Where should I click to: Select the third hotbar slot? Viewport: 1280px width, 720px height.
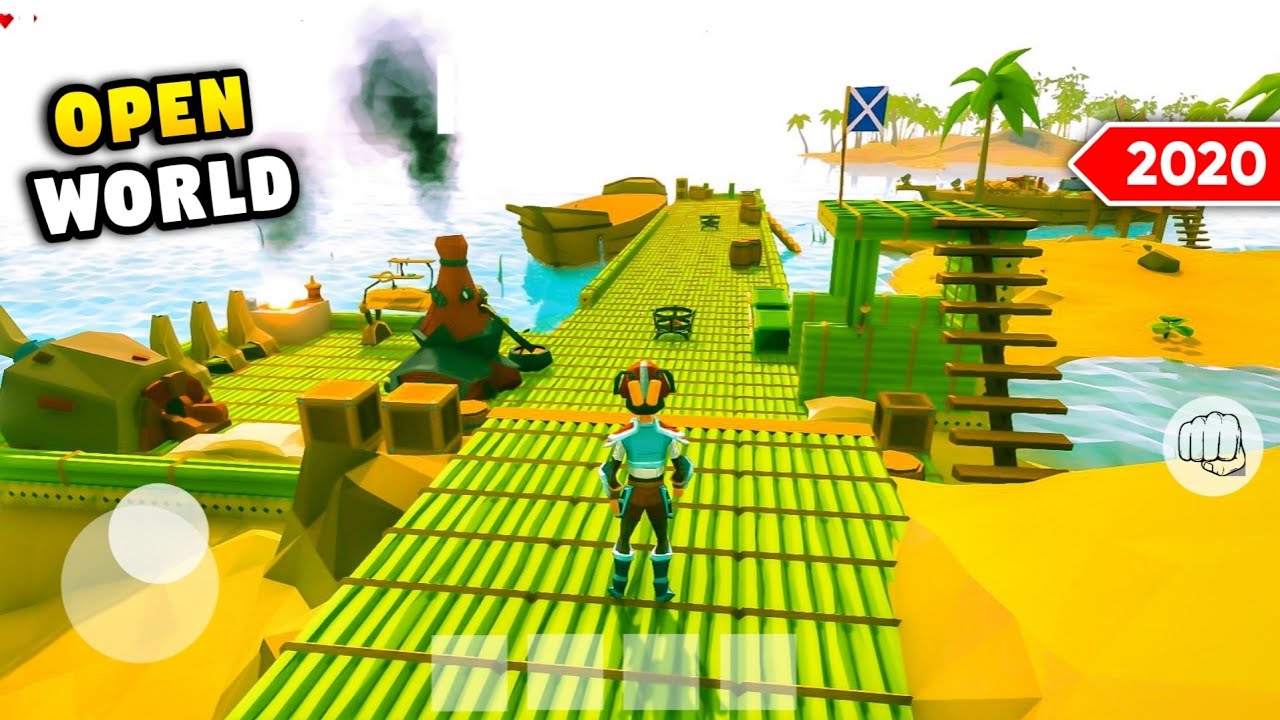(x=661, y=673)
